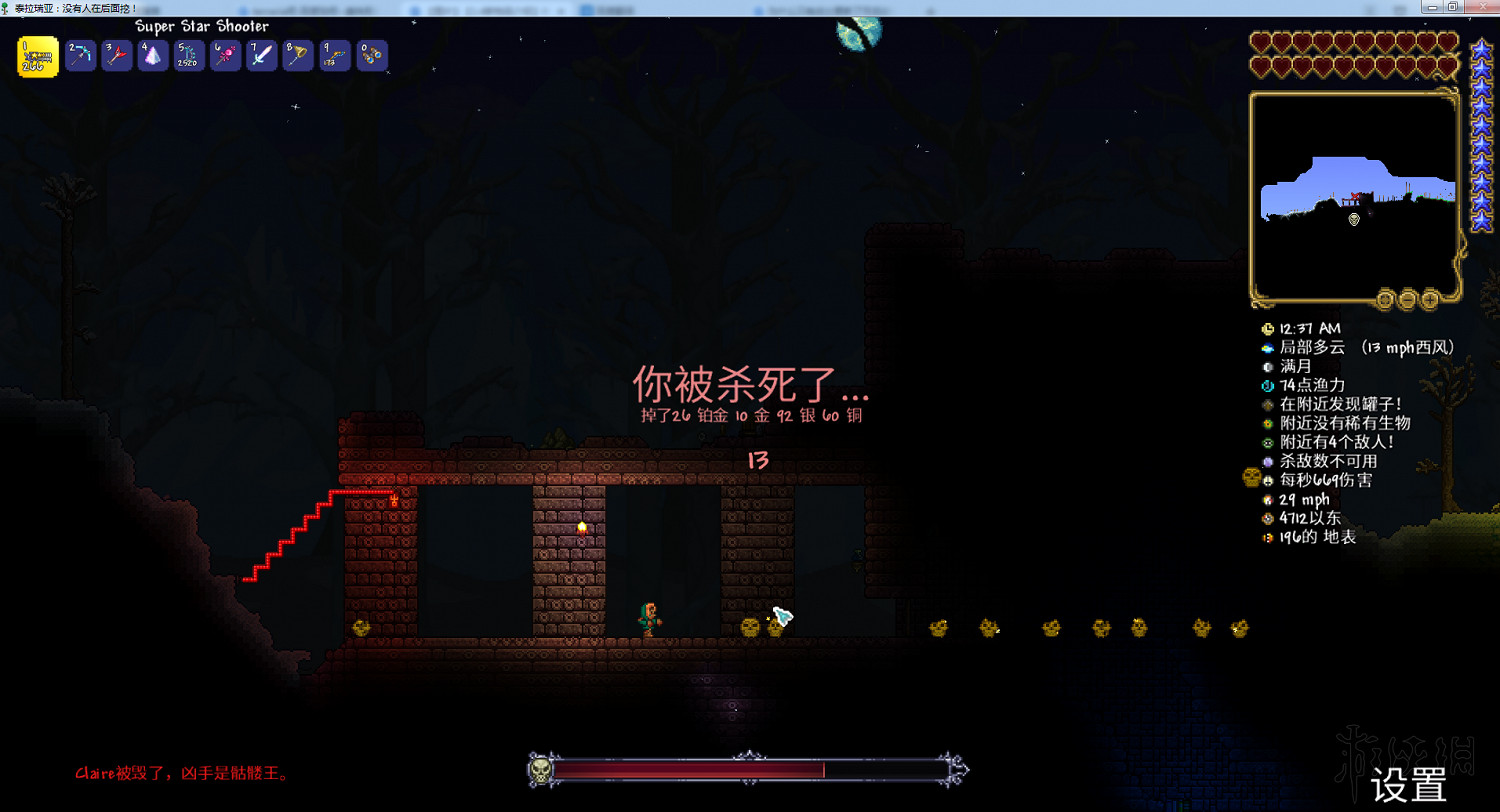Select the crystal shard in hotbar slot 4
Screen dimensions: 1500x812
click(x=152, y=57)
